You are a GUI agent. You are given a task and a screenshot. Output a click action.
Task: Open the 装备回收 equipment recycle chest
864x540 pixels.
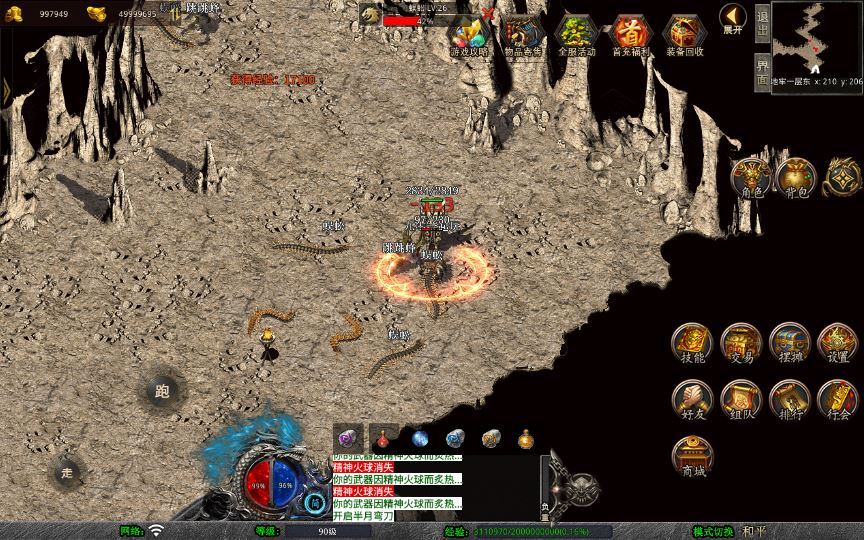(684, 36)
